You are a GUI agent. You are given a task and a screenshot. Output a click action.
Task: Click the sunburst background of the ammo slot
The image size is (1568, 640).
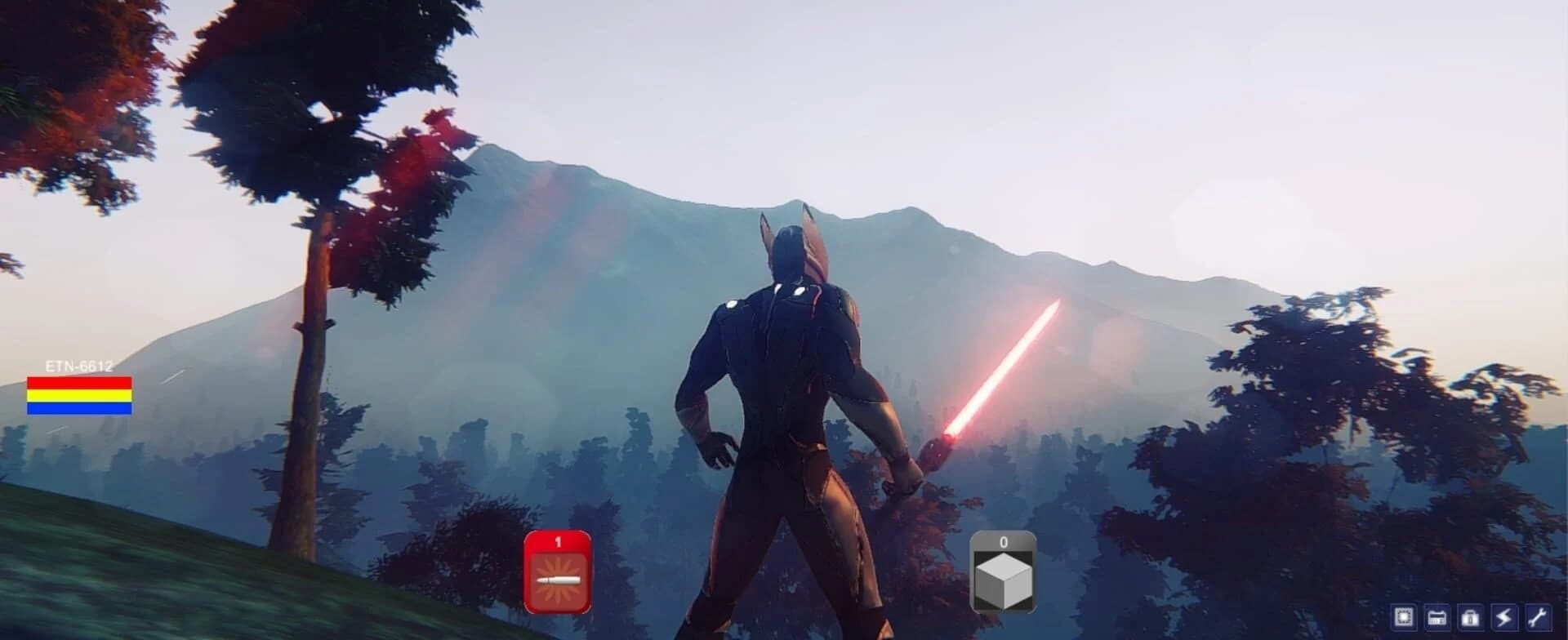(559, 580)
